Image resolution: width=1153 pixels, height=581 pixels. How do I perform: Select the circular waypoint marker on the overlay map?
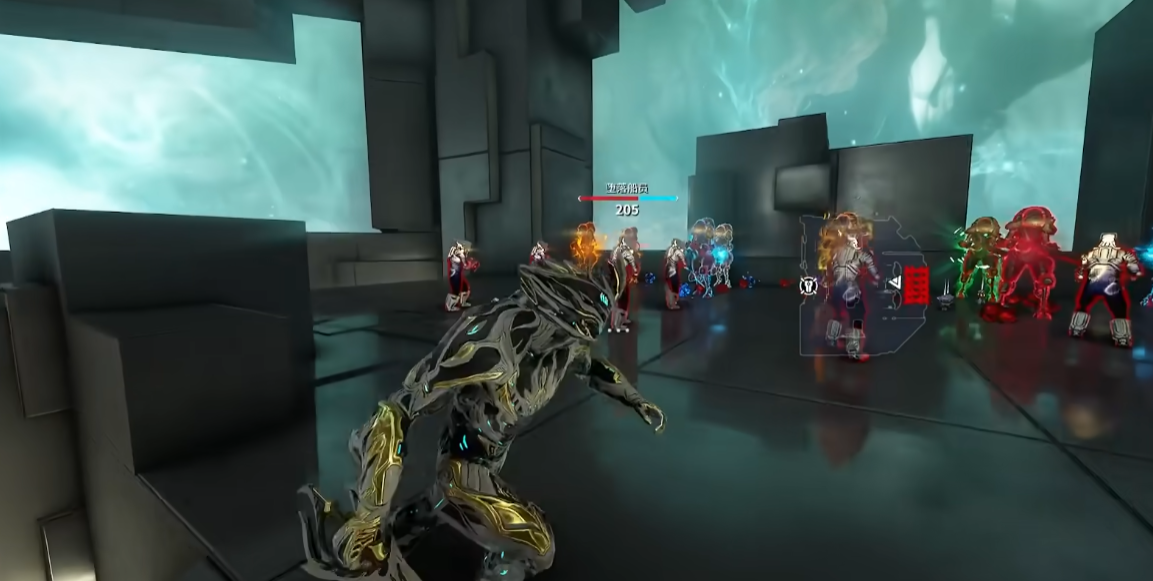[x=810, y=286]
